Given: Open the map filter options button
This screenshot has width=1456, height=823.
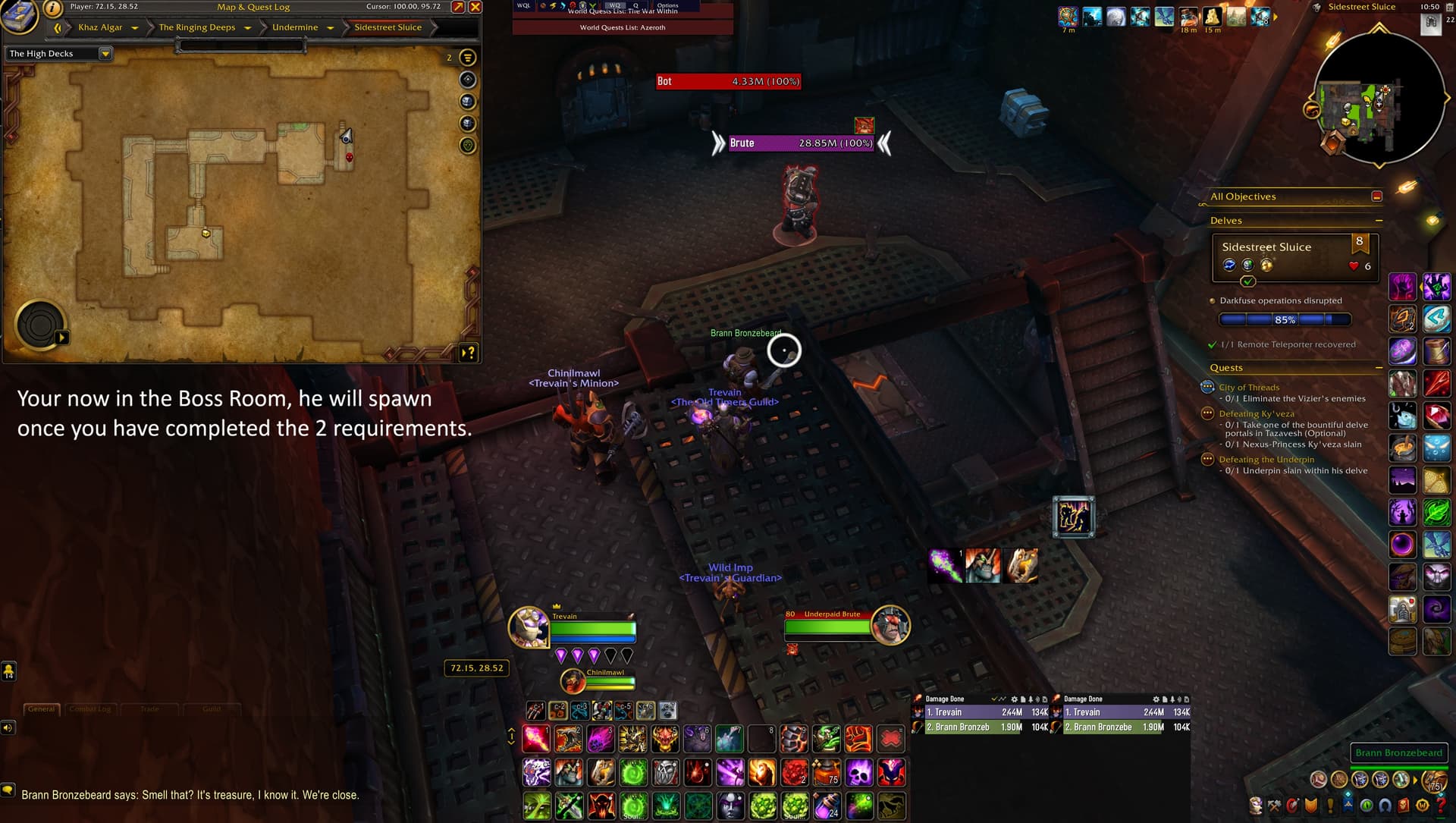Looking at the screenshot, I should pos(468,58).
